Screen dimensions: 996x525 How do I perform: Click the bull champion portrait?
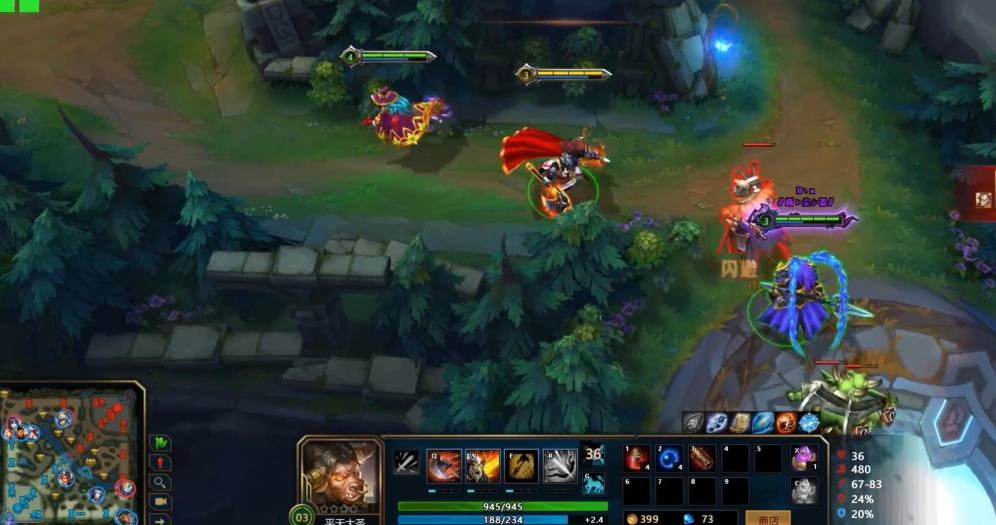[340, 470]
